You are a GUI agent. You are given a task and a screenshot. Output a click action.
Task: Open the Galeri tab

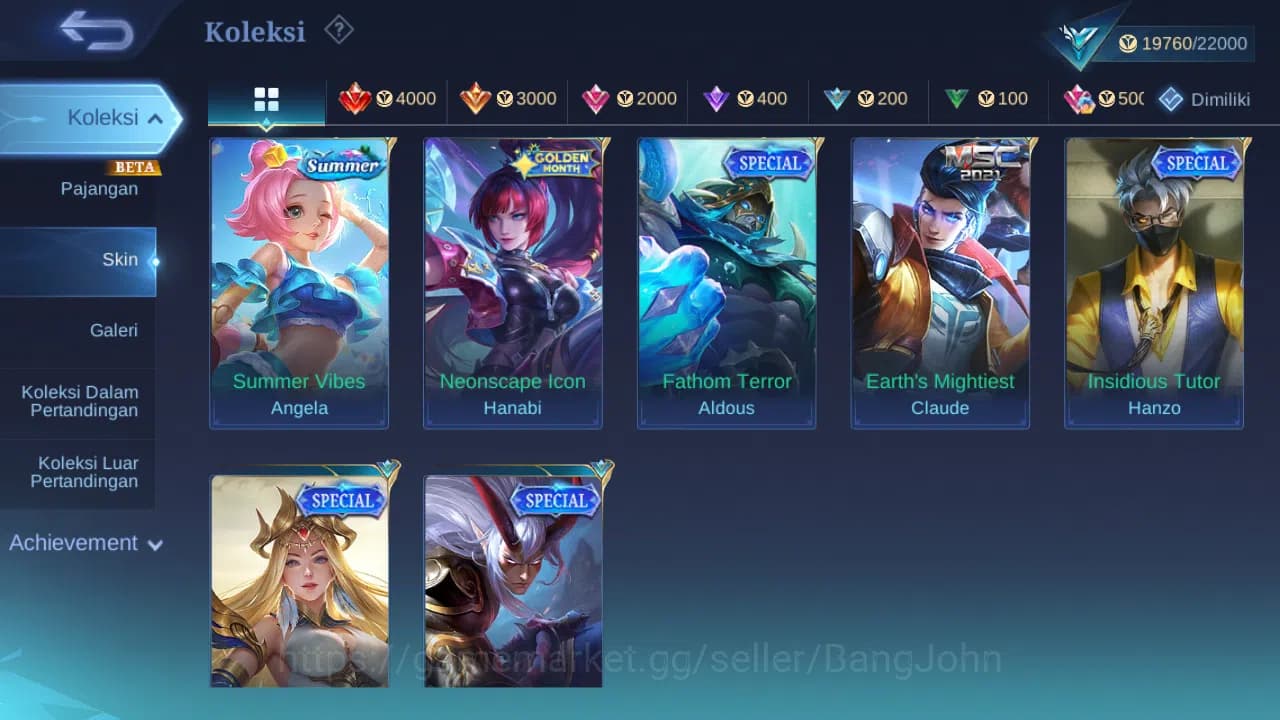tap(113, 330)
